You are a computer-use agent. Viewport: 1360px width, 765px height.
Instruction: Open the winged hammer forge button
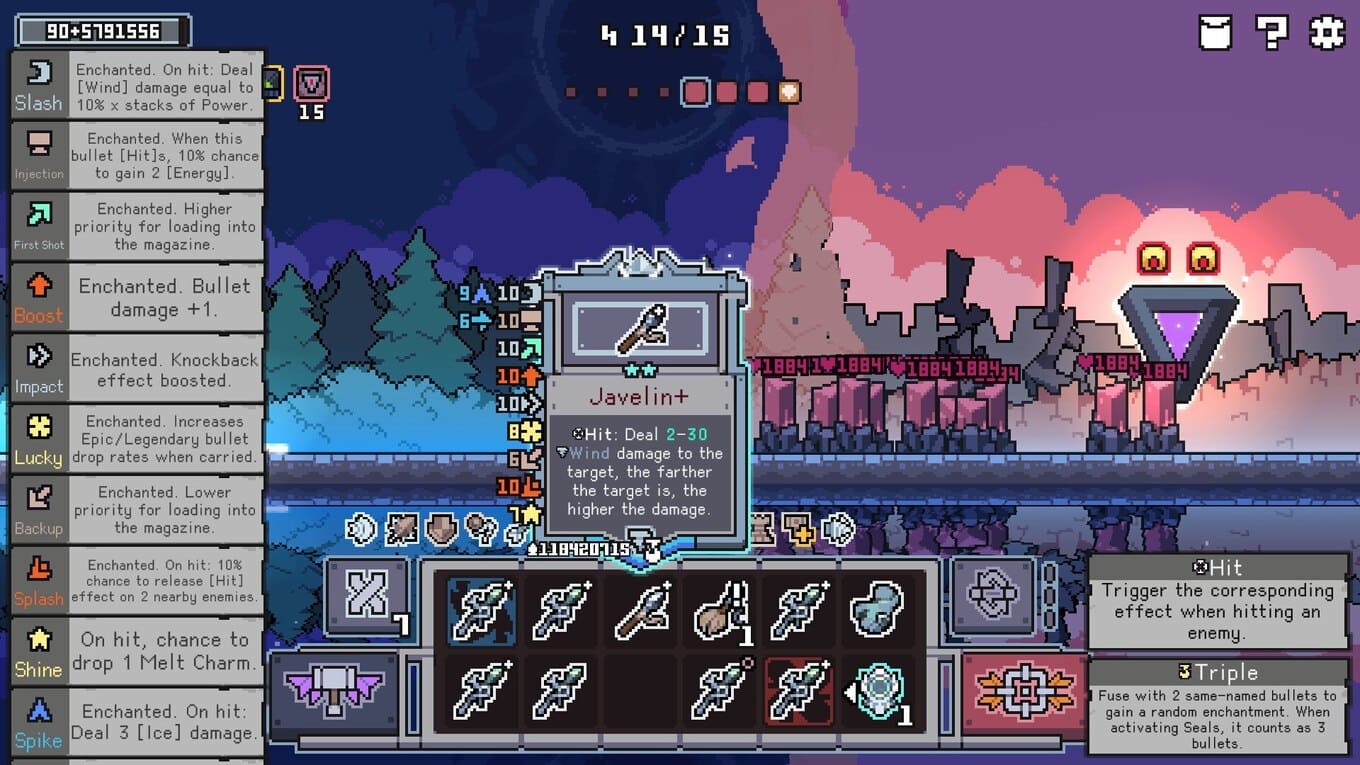[x=335, y=692]
